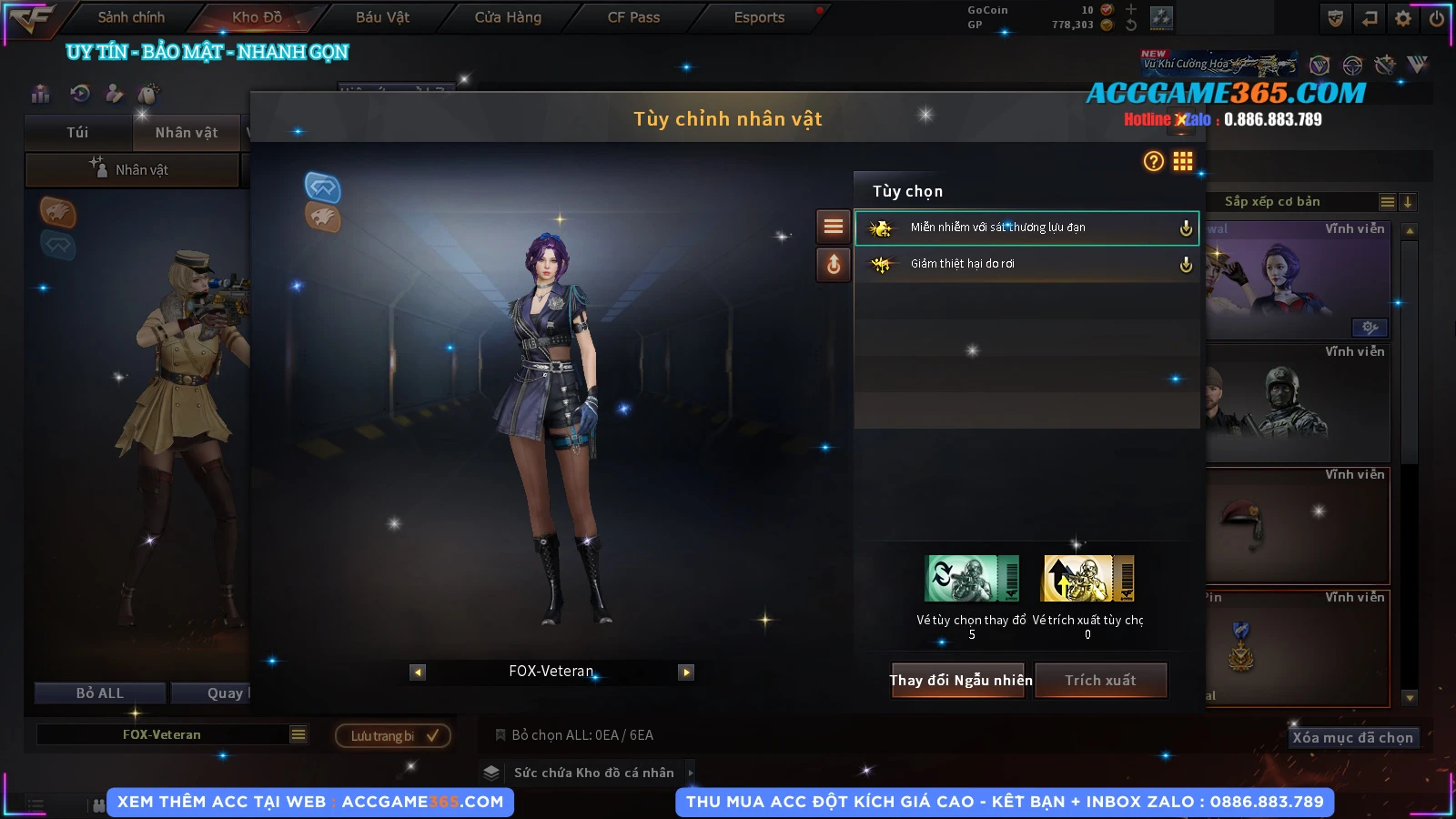Select the grenade damage immunity option row
Image resolution: width=1456 pixels, height=819 pixels.
[1026, 227]
